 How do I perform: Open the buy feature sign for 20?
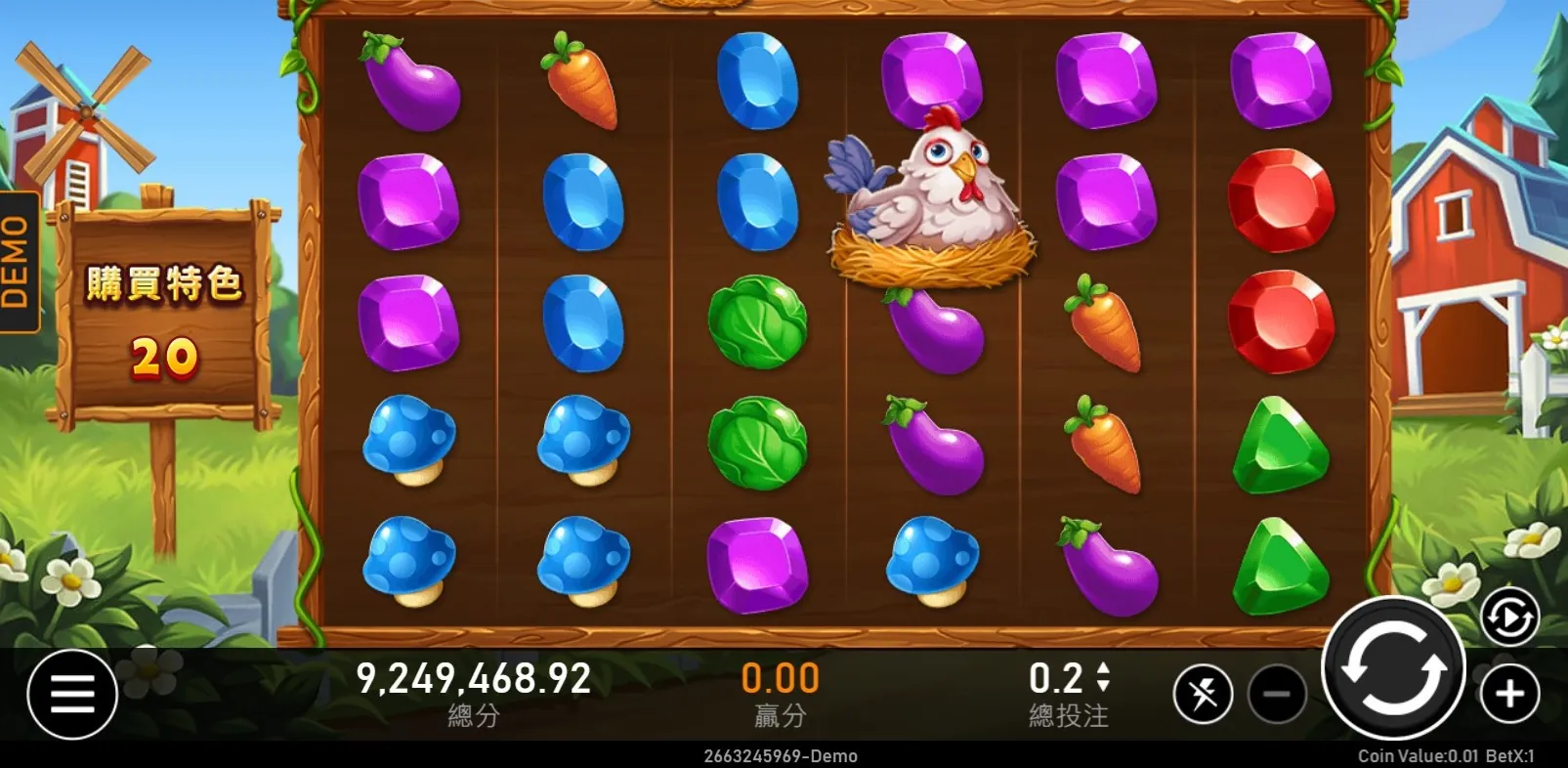pos(163,318)
